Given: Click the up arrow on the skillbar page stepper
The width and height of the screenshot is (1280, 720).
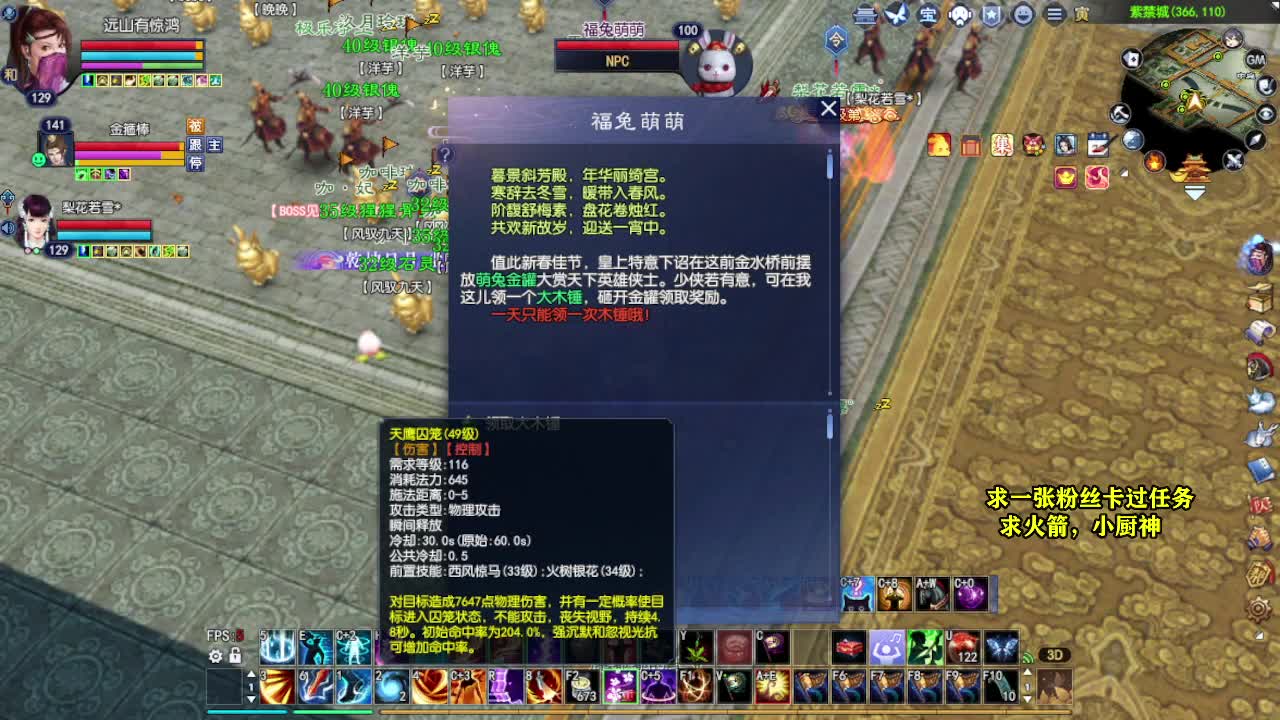Looking at the screenshot, I should [251, 675].
